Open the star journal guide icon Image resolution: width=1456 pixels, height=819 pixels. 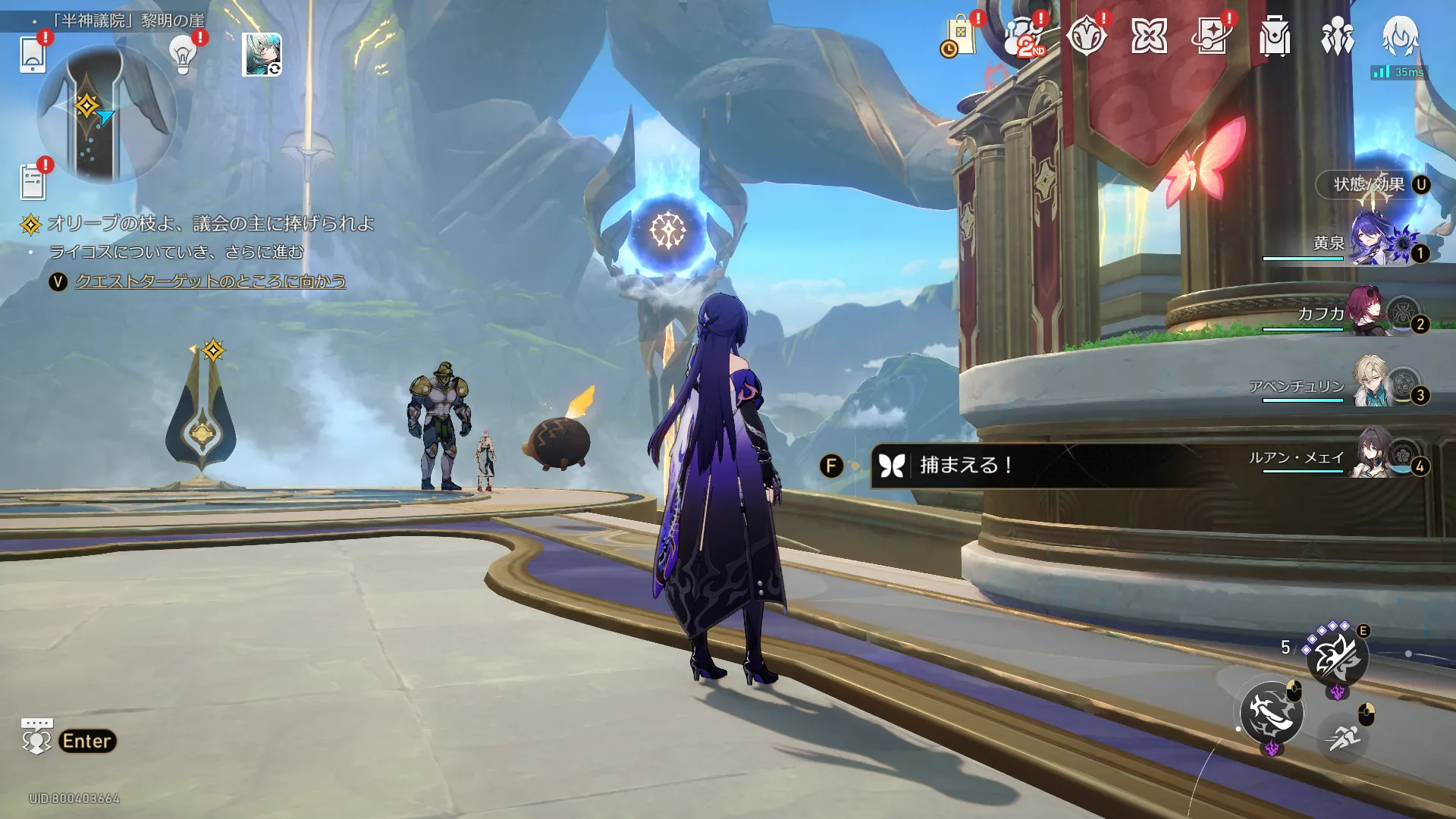point(1212,37)
